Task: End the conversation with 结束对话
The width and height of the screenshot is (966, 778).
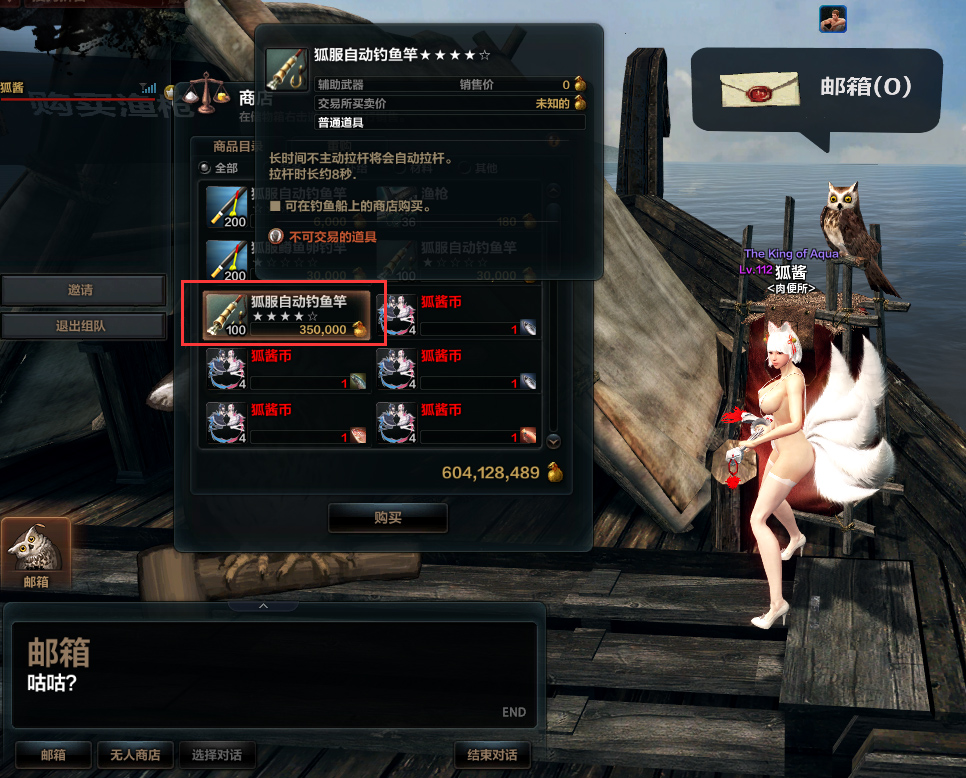Action: coord(492,755)
